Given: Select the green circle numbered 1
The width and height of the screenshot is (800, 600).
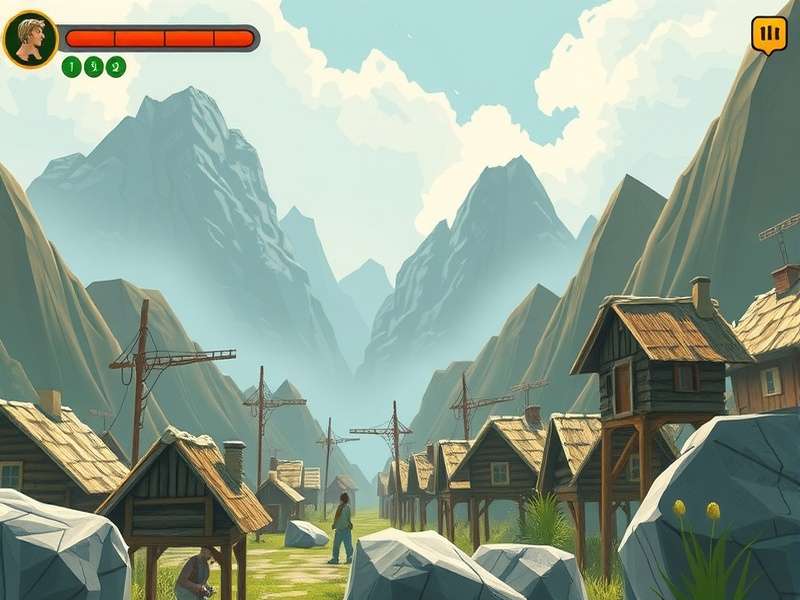Looking at the screenshot, I should pos(71,67).
